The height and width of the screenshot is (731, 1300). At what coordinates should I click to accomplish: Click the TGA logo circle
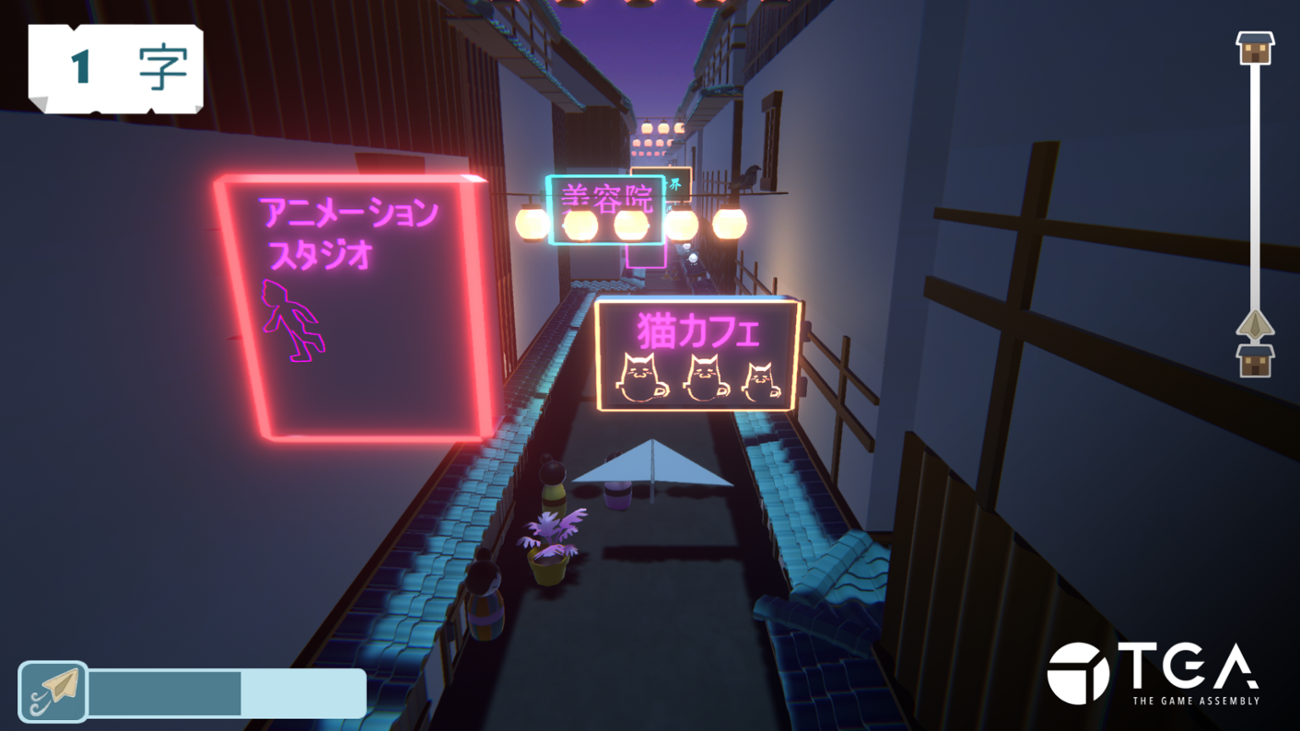tap(1079, 673)
